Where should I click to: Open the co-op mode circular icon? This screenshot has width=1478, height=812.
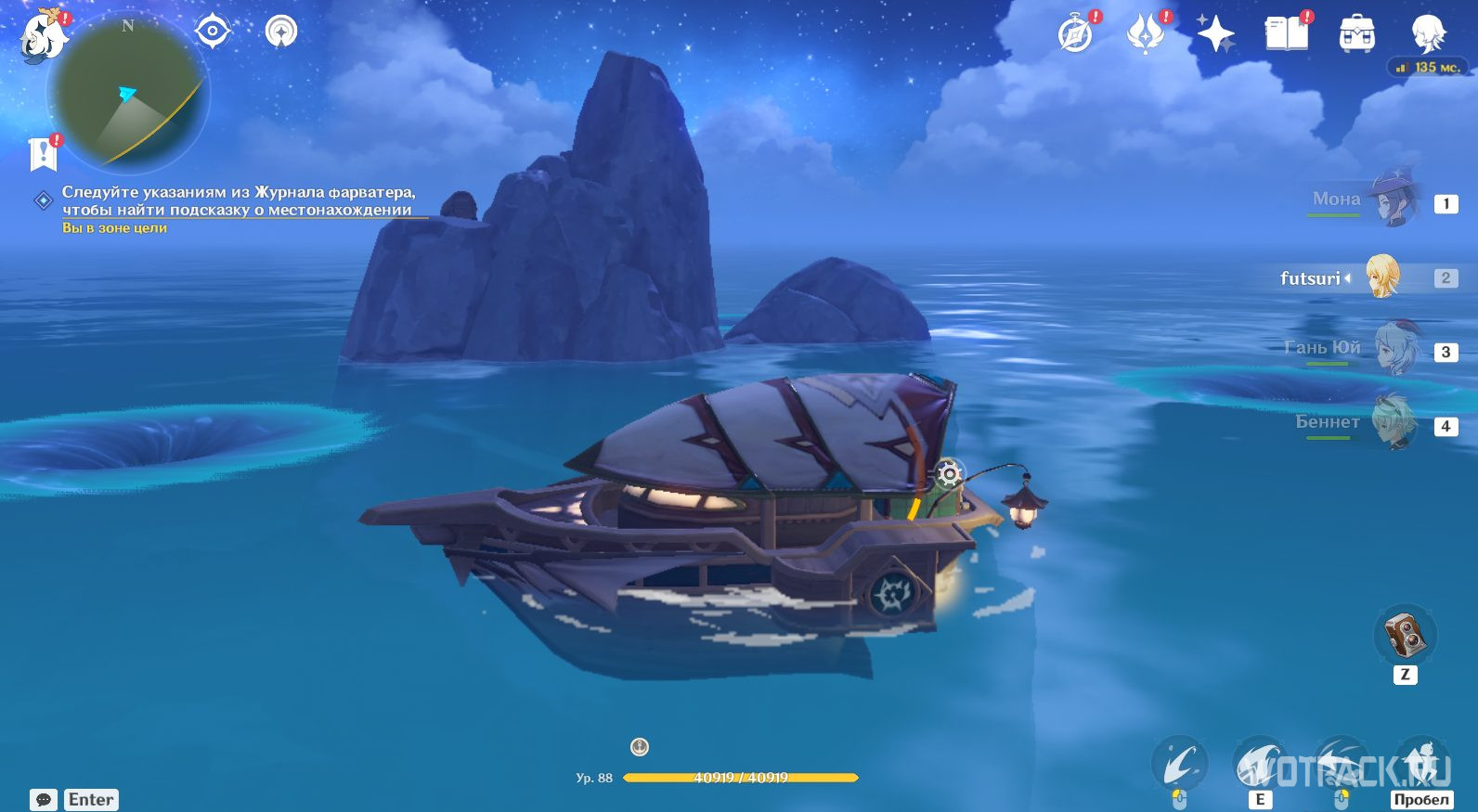[x=280, y=32]
